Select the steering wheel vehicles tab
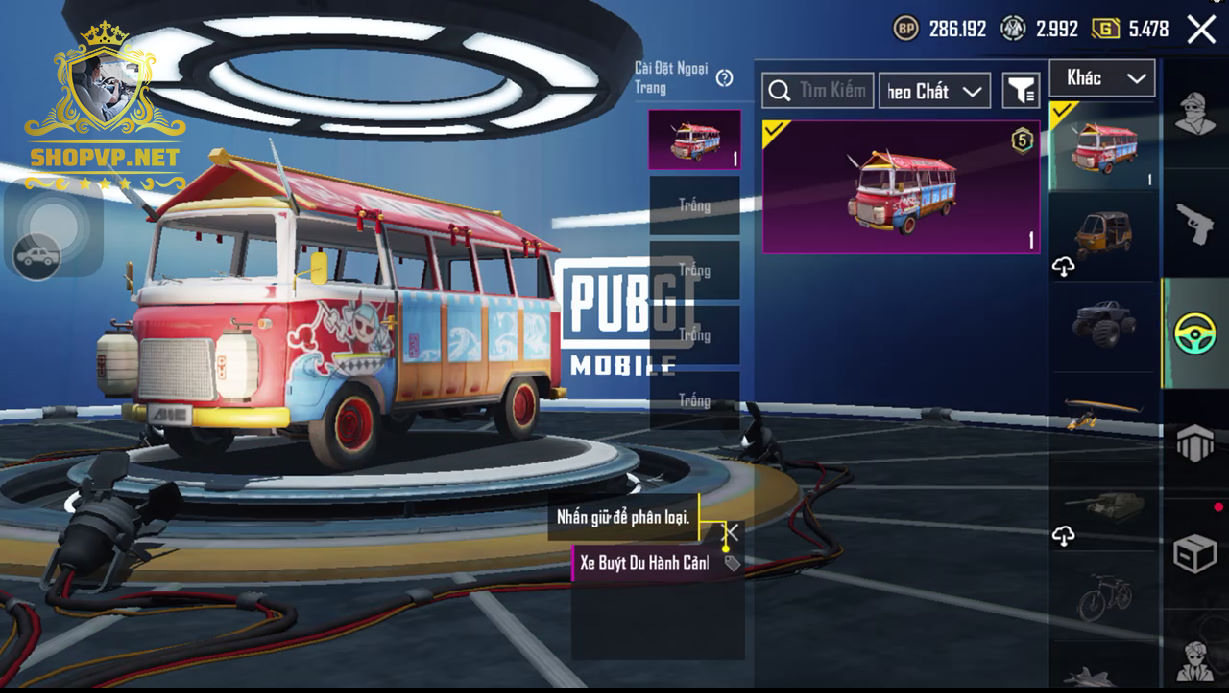Viewport: 1229px width, 693px height. [x=1195, y=333]
